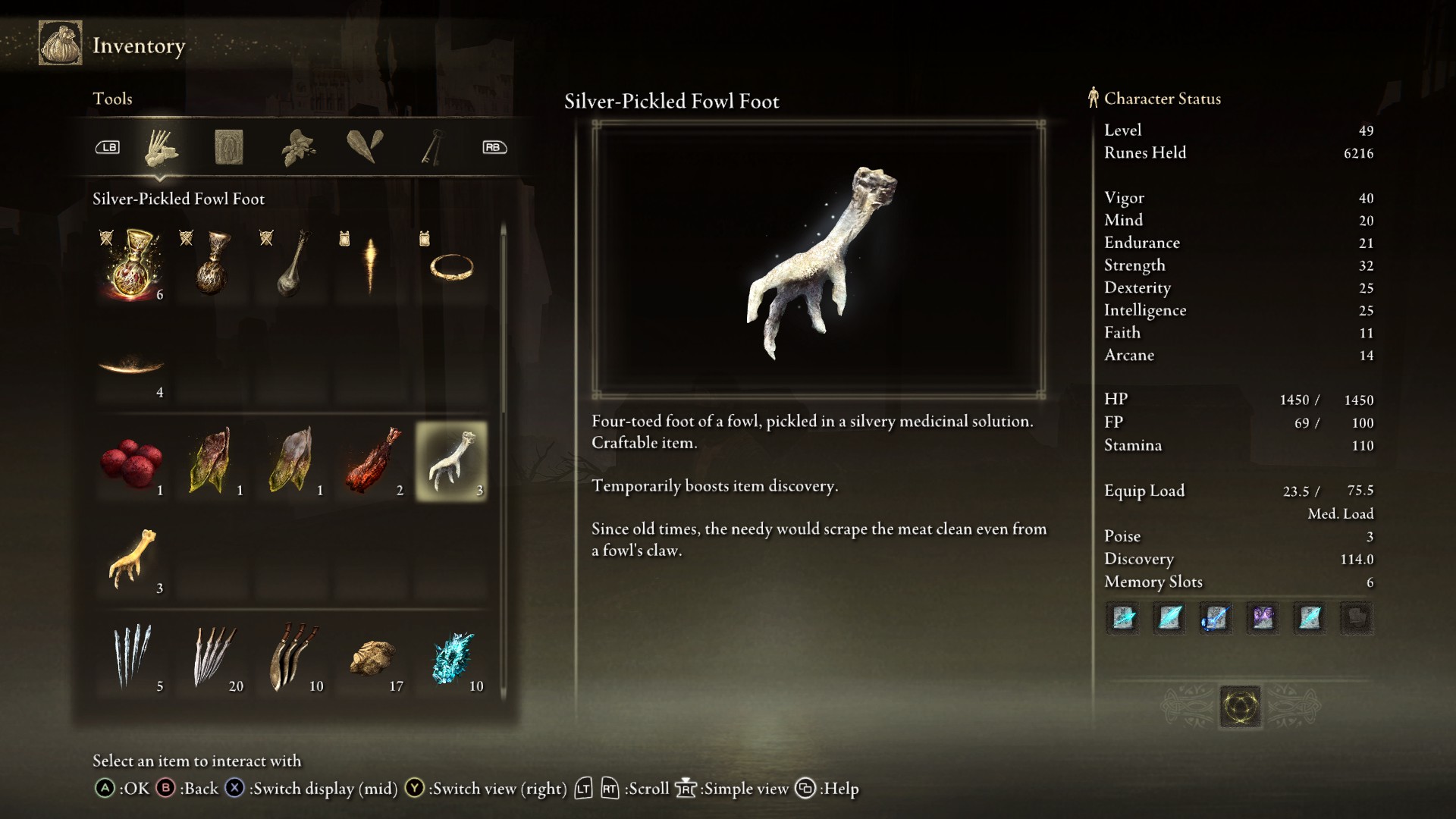Select the blue Glintstone Scrap stack
The height and width of the screenshot is (819, 1456).
pos(453,657)
